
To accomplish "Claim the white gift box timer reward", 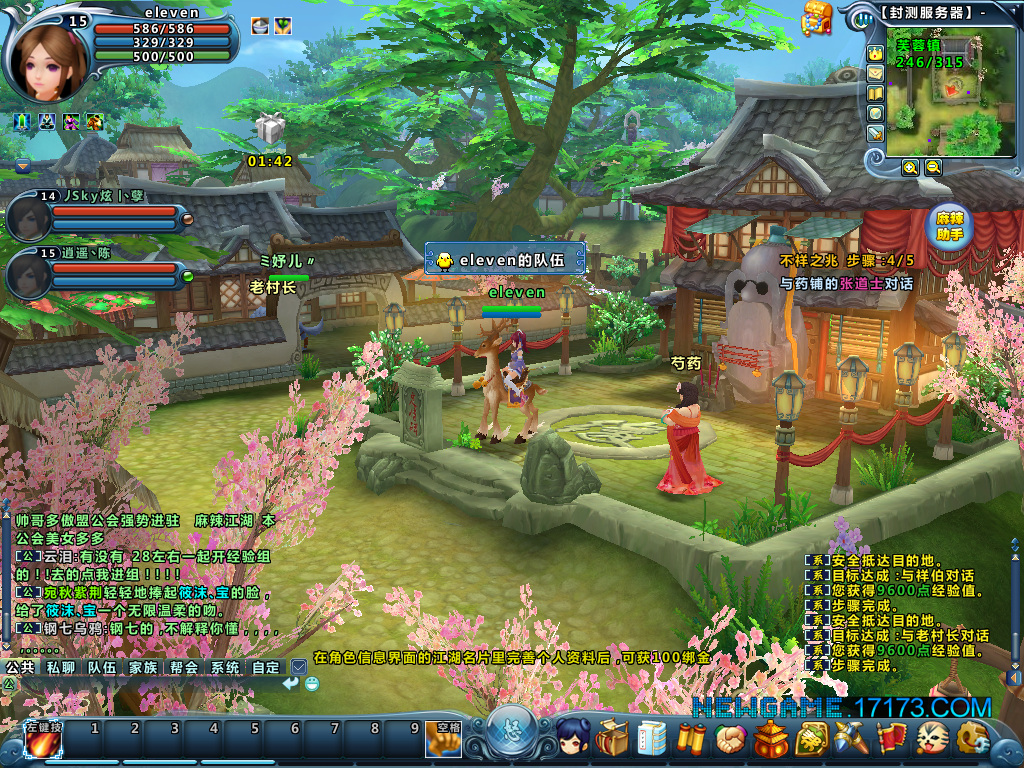I will click(x=270, y=129).
